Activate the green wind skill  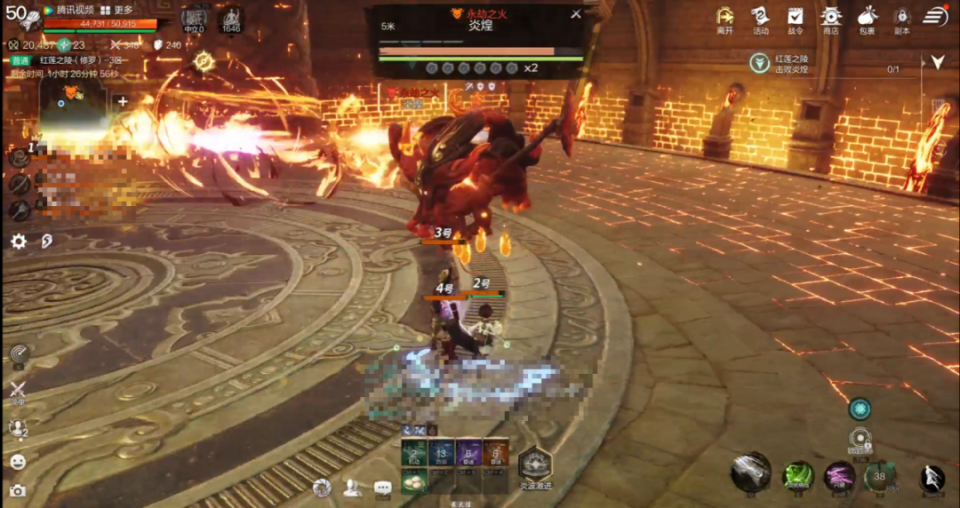[797, 475]
